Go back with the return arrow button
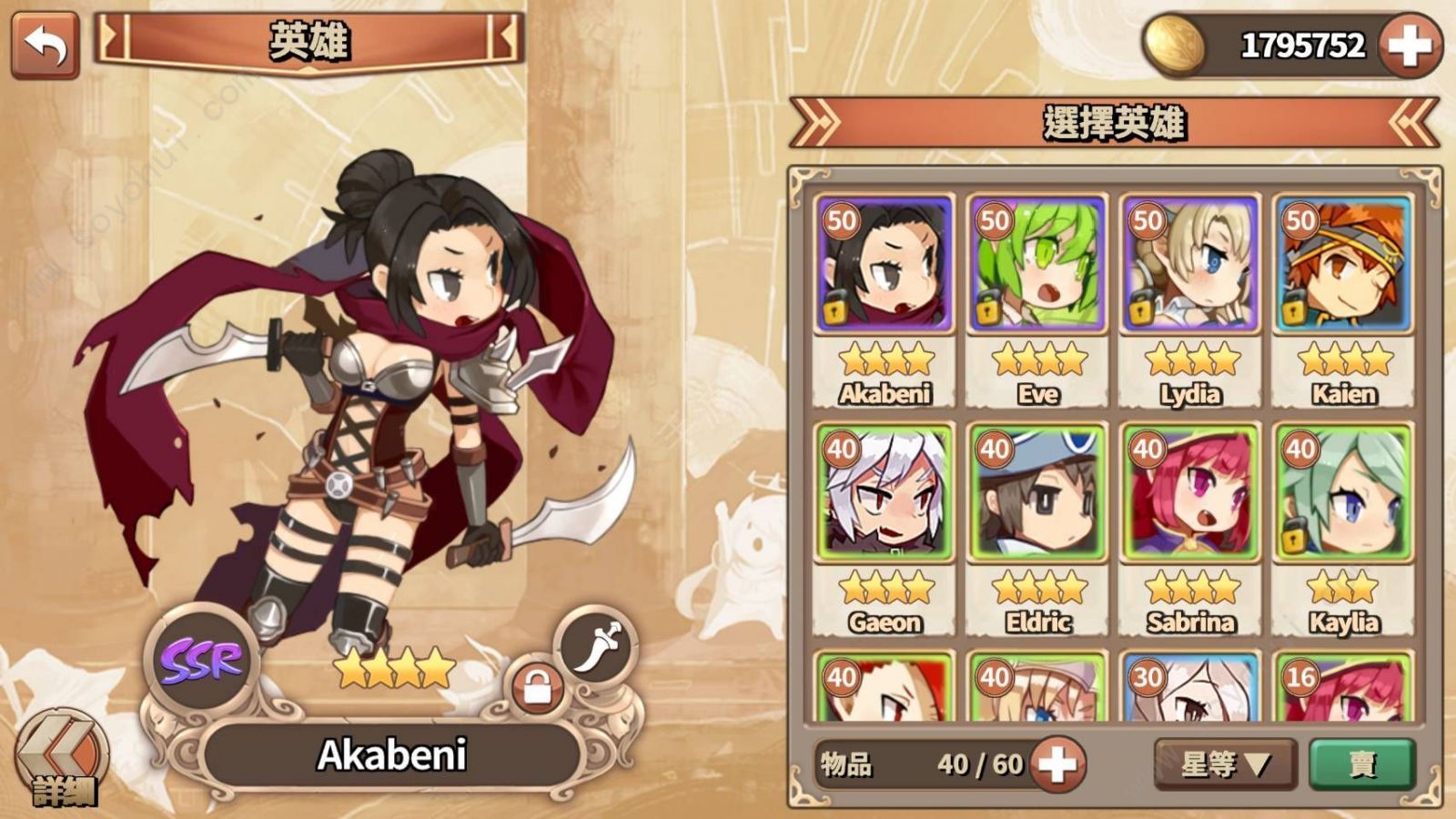Viewport: 1456px width, 819px height. click(45, 45)
